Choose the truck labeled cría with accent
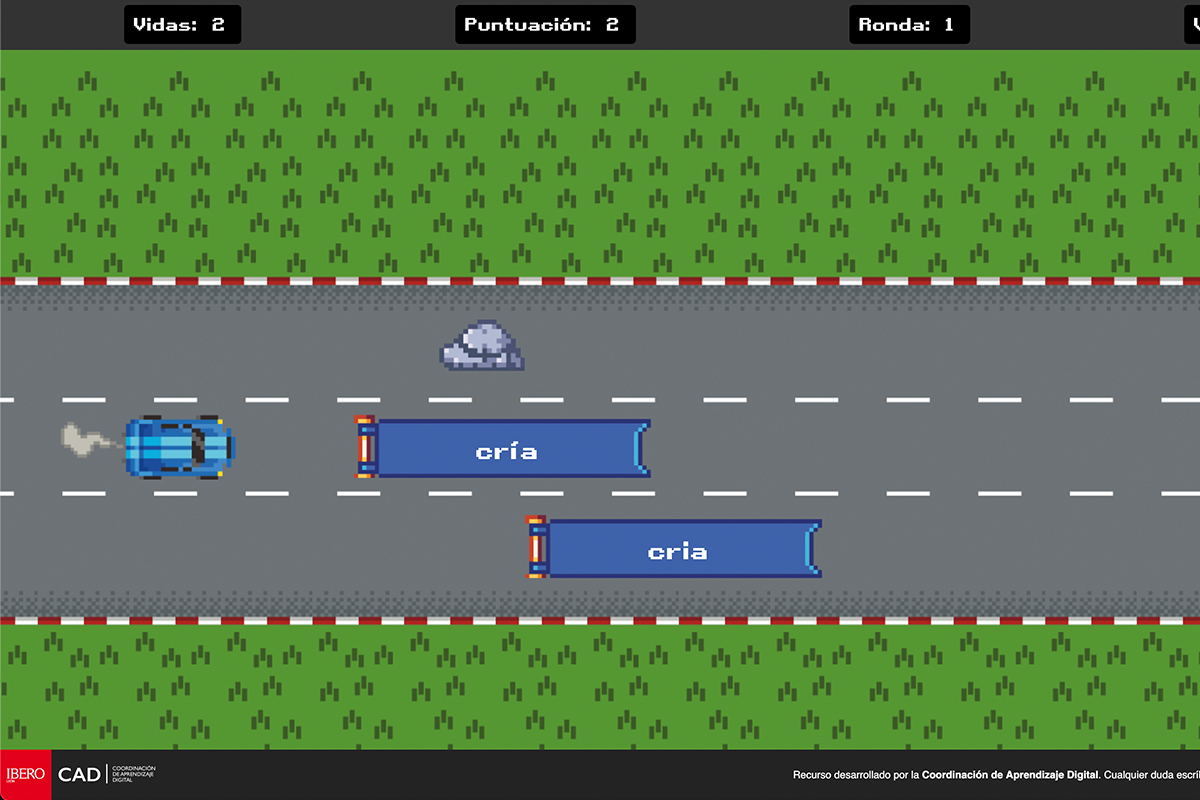The image size is (1200, 800). pyautogui.click(x=505, y=449)
